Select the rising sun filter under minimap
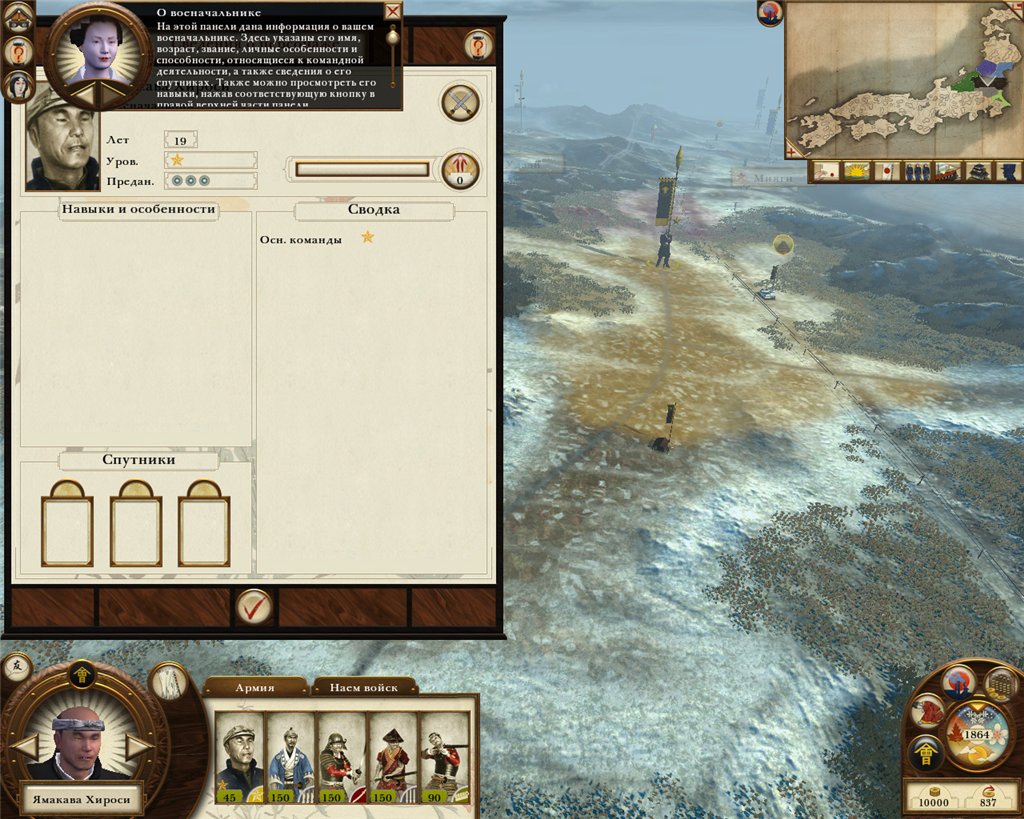The width and height of the screenshot is (1024, 819). pos(855,171)
